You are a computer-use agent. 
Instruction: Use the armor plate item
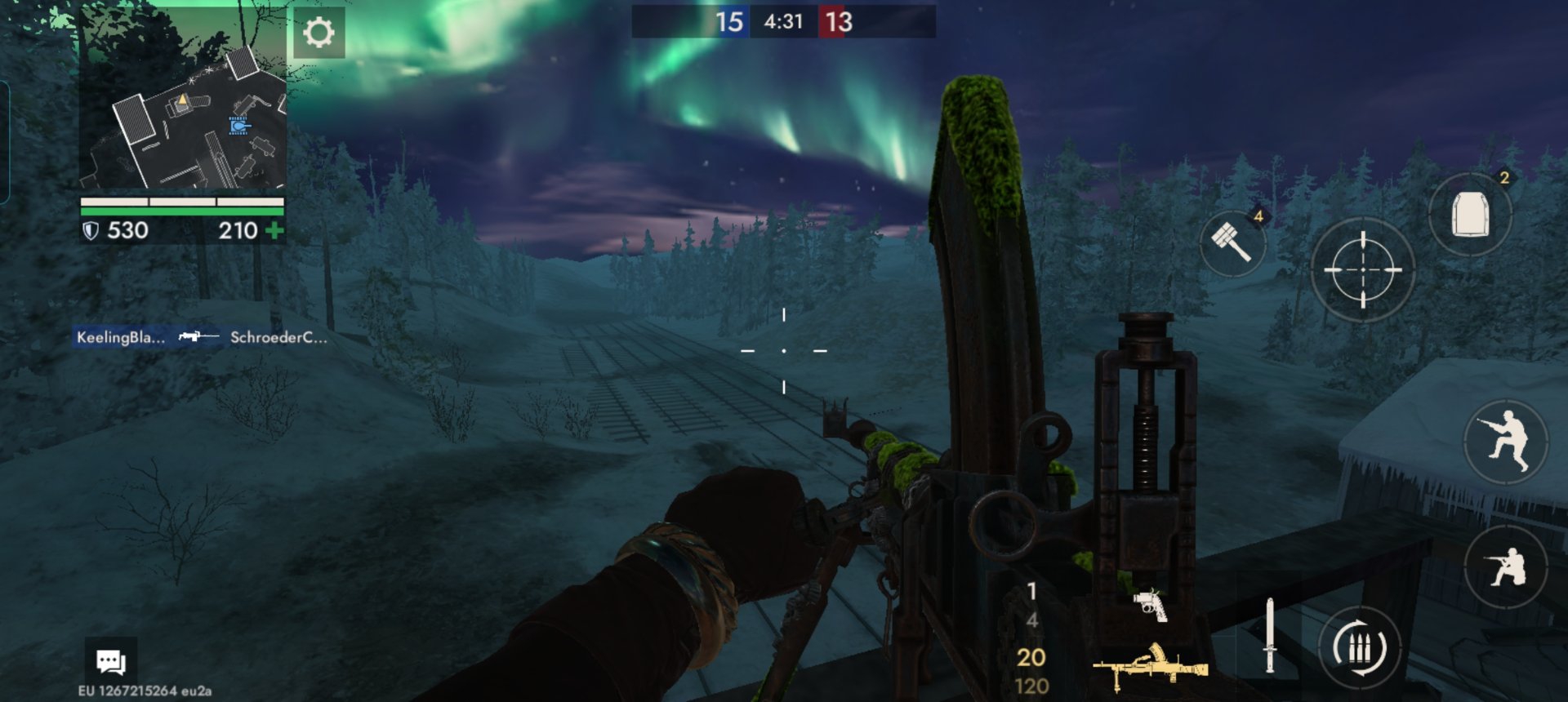[1470, 215]
